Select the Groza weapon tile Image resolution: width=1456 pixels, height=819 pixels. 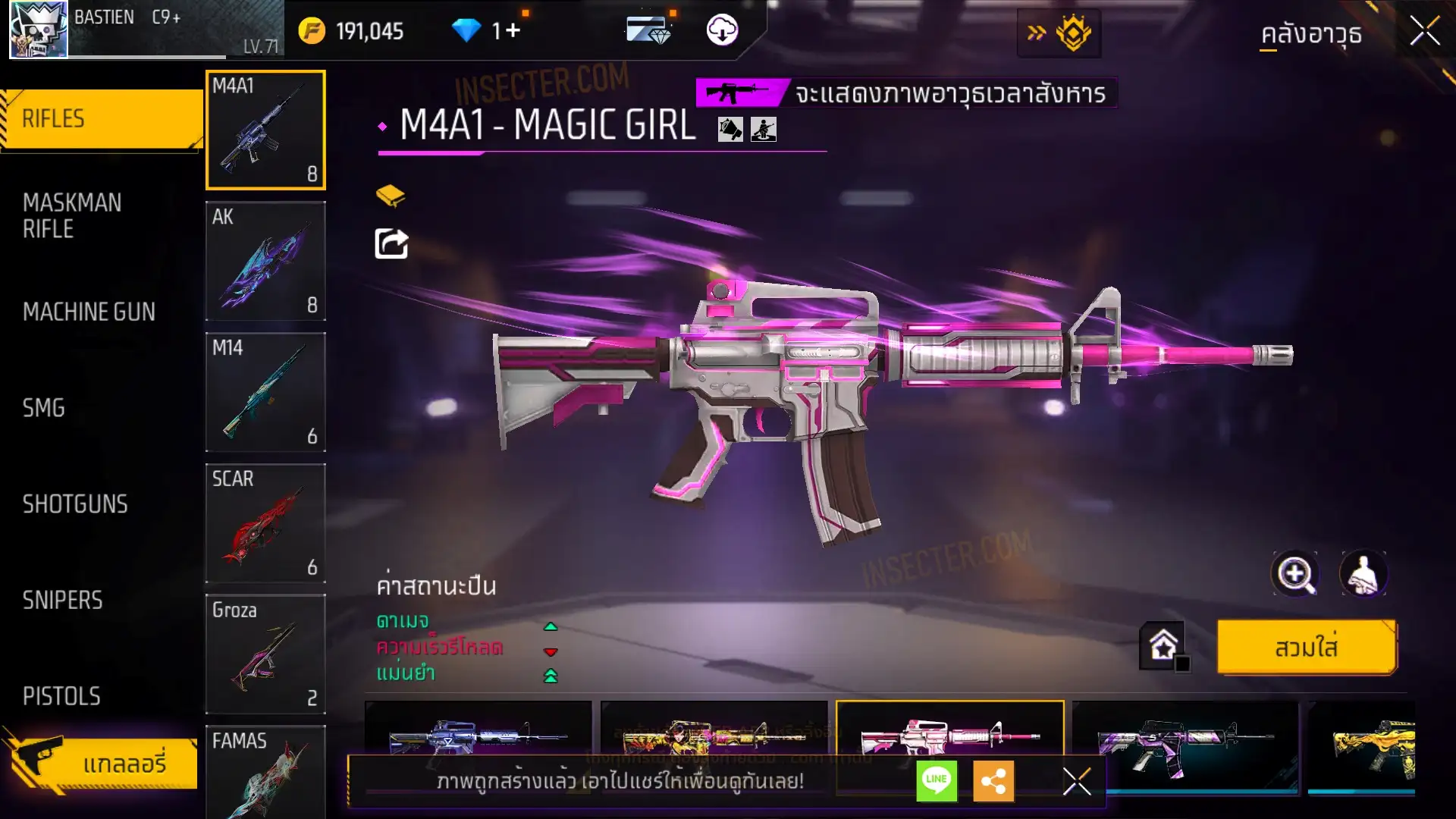click(265, 654)
